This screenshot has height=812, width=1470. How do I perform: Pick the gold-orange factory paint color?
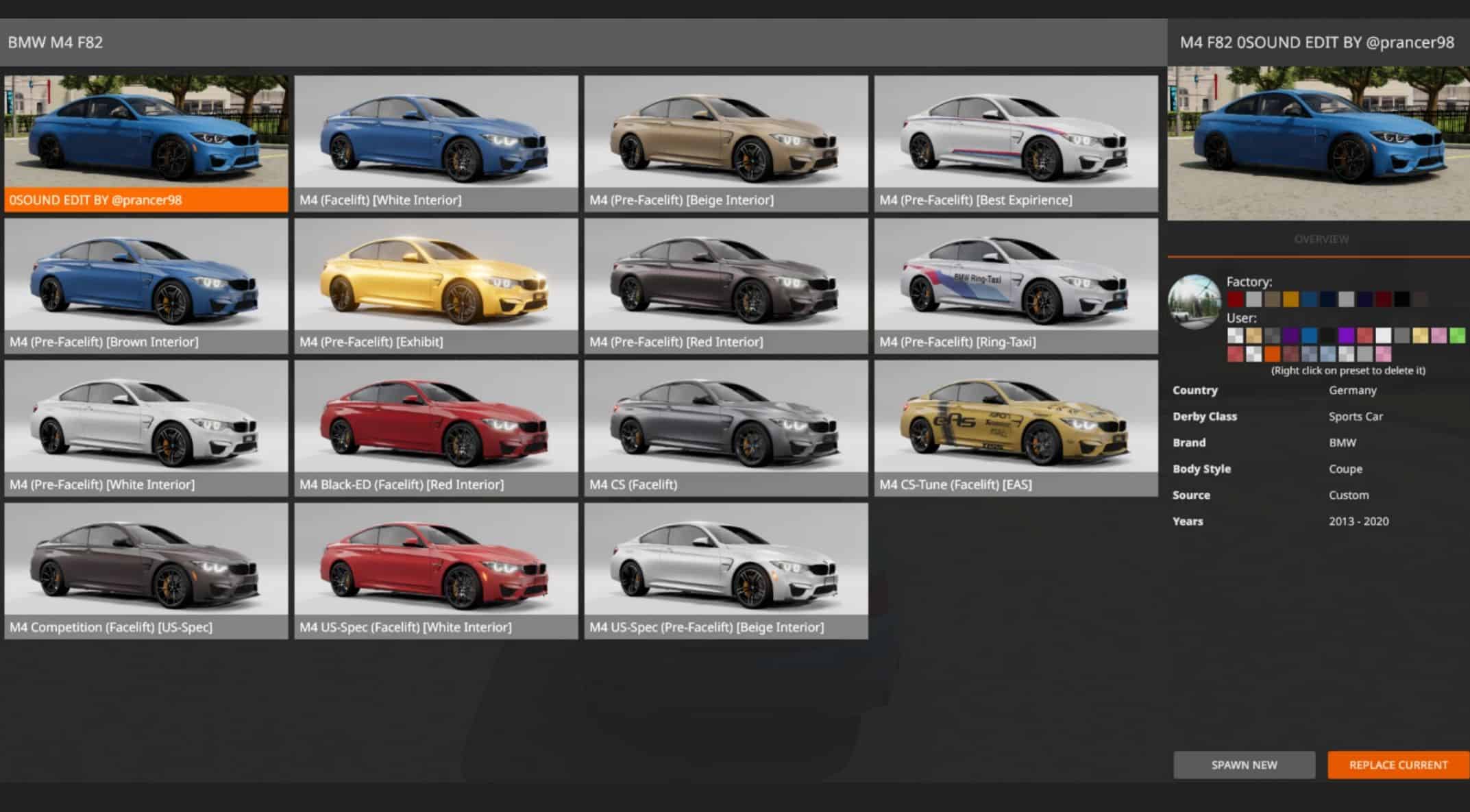coord(1291,299)
